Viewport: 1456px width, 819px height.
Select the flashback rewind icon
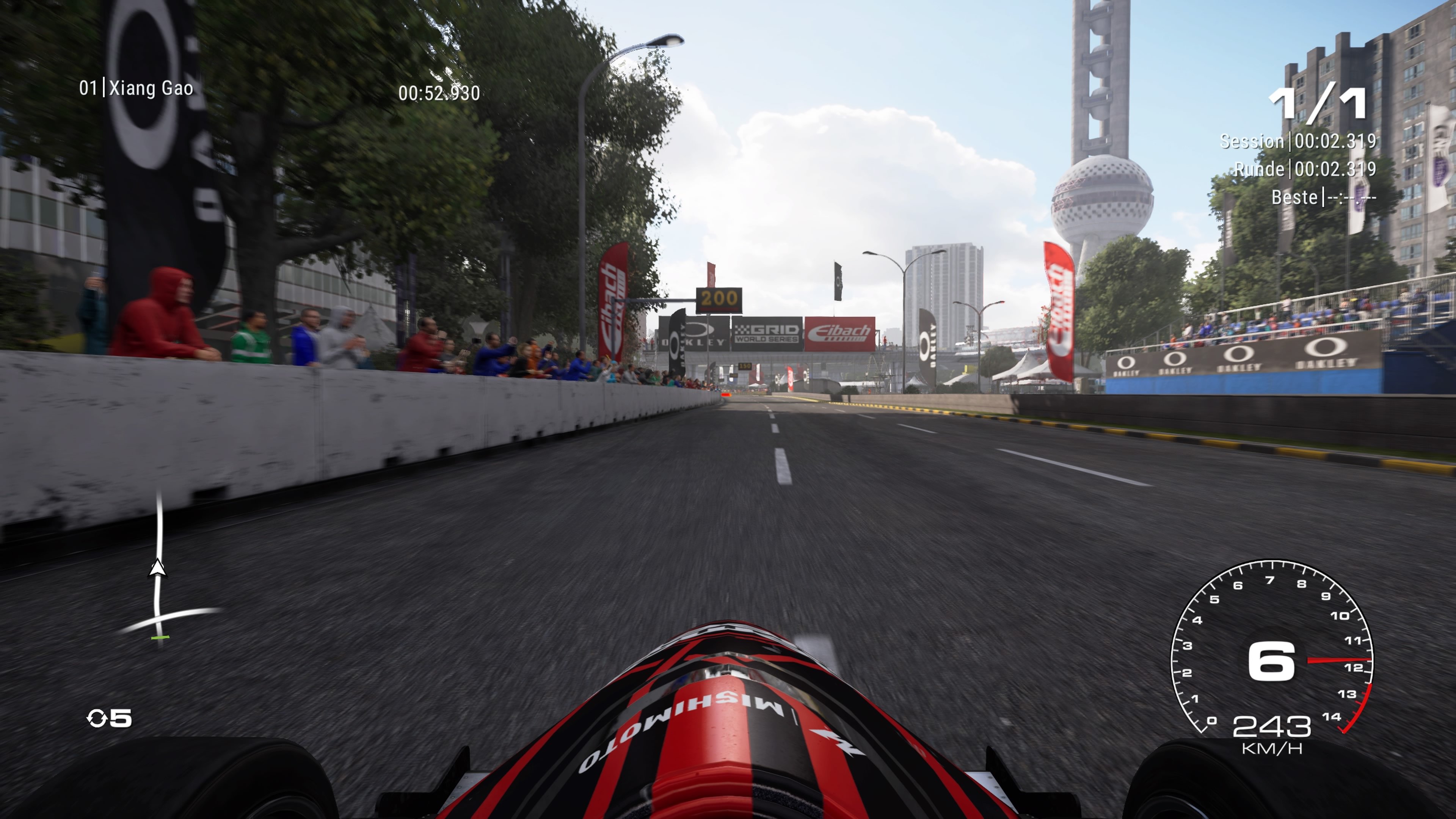click(96, 719)
